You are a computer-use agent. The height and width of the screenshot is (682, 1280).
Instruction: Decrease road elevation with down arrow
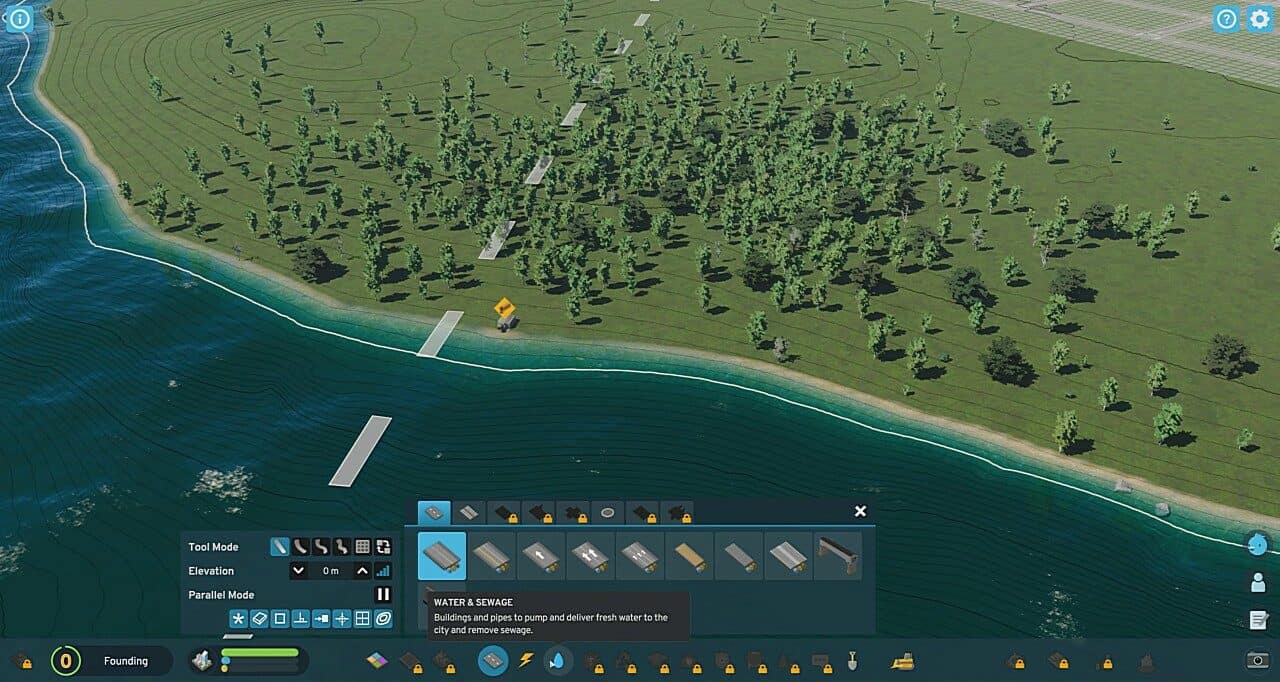(x=298, y=571)
